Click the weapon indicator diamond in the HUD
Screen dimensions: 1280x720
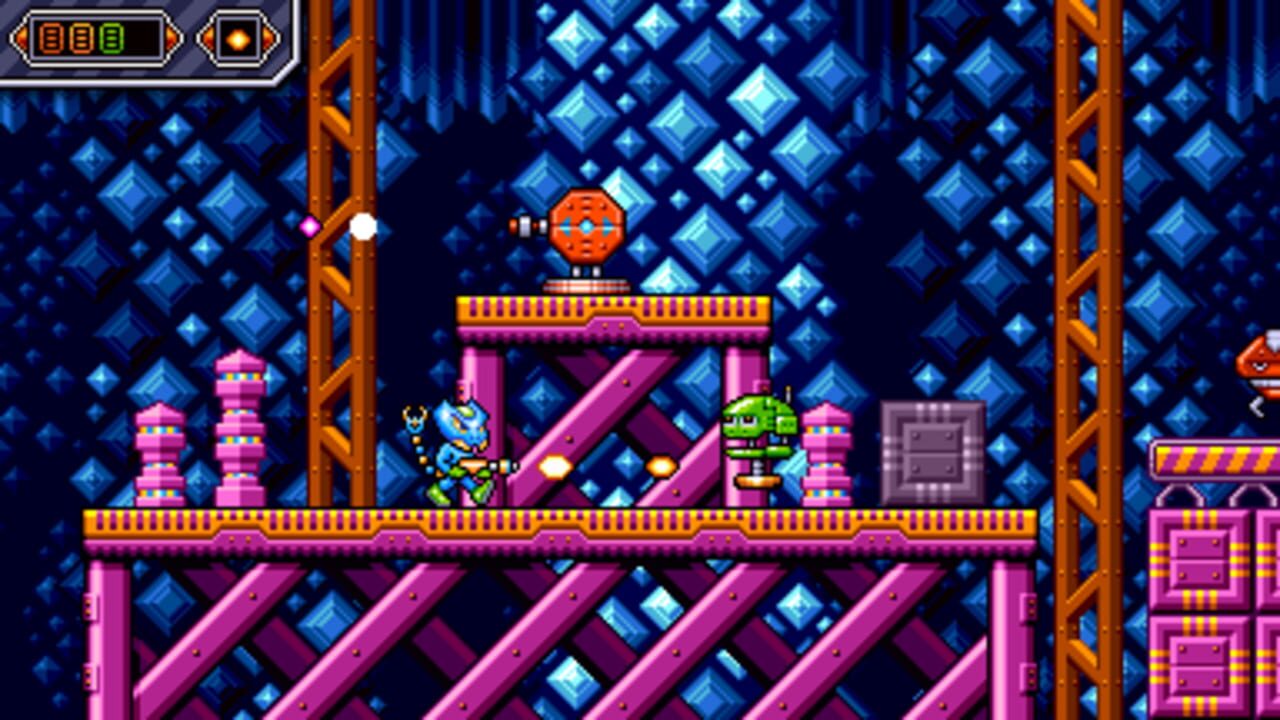(238, 40)
